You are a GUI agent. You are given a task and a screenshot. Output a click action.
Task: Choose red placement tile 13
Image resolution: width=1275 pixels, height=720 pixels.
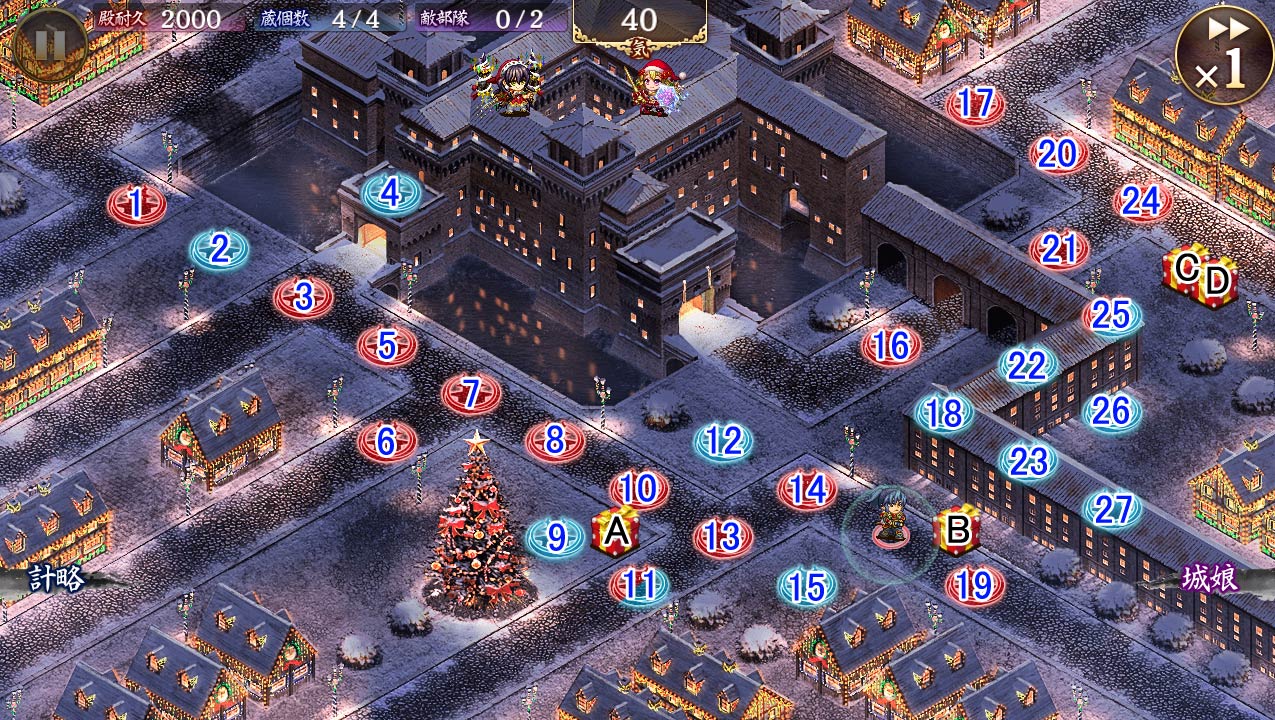pos(722,538)
